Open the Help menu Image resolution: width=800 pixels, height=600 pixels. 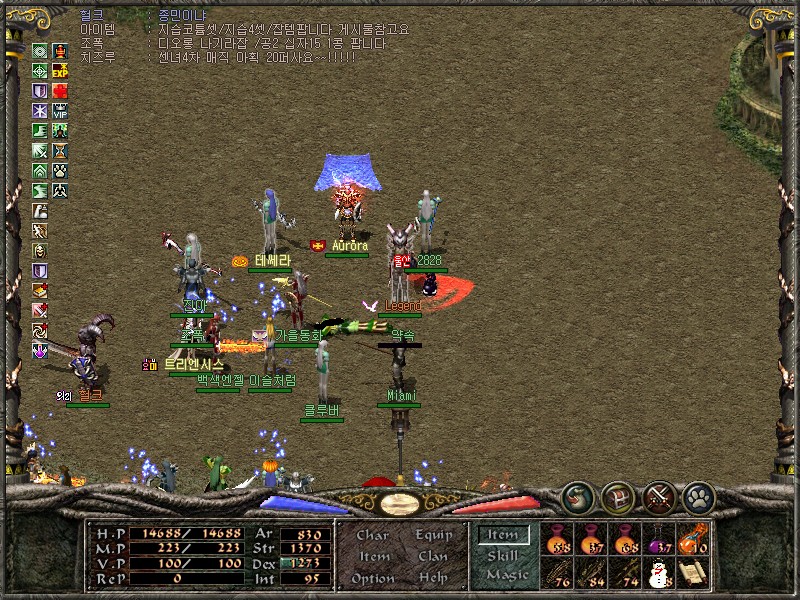(x=433, y=578)
